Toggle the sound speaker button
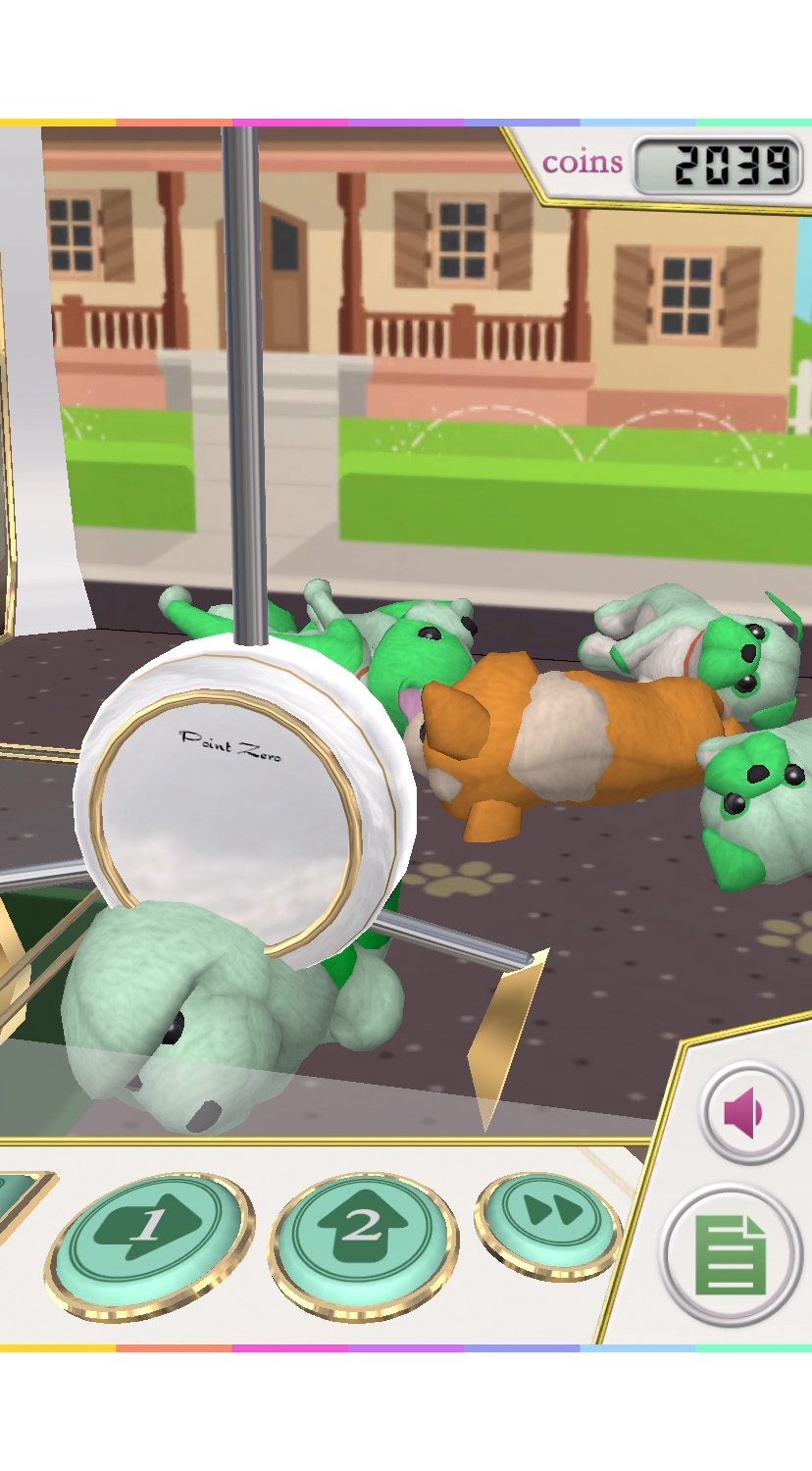The image size is (812, 1471). click(x=750, y=1113)
